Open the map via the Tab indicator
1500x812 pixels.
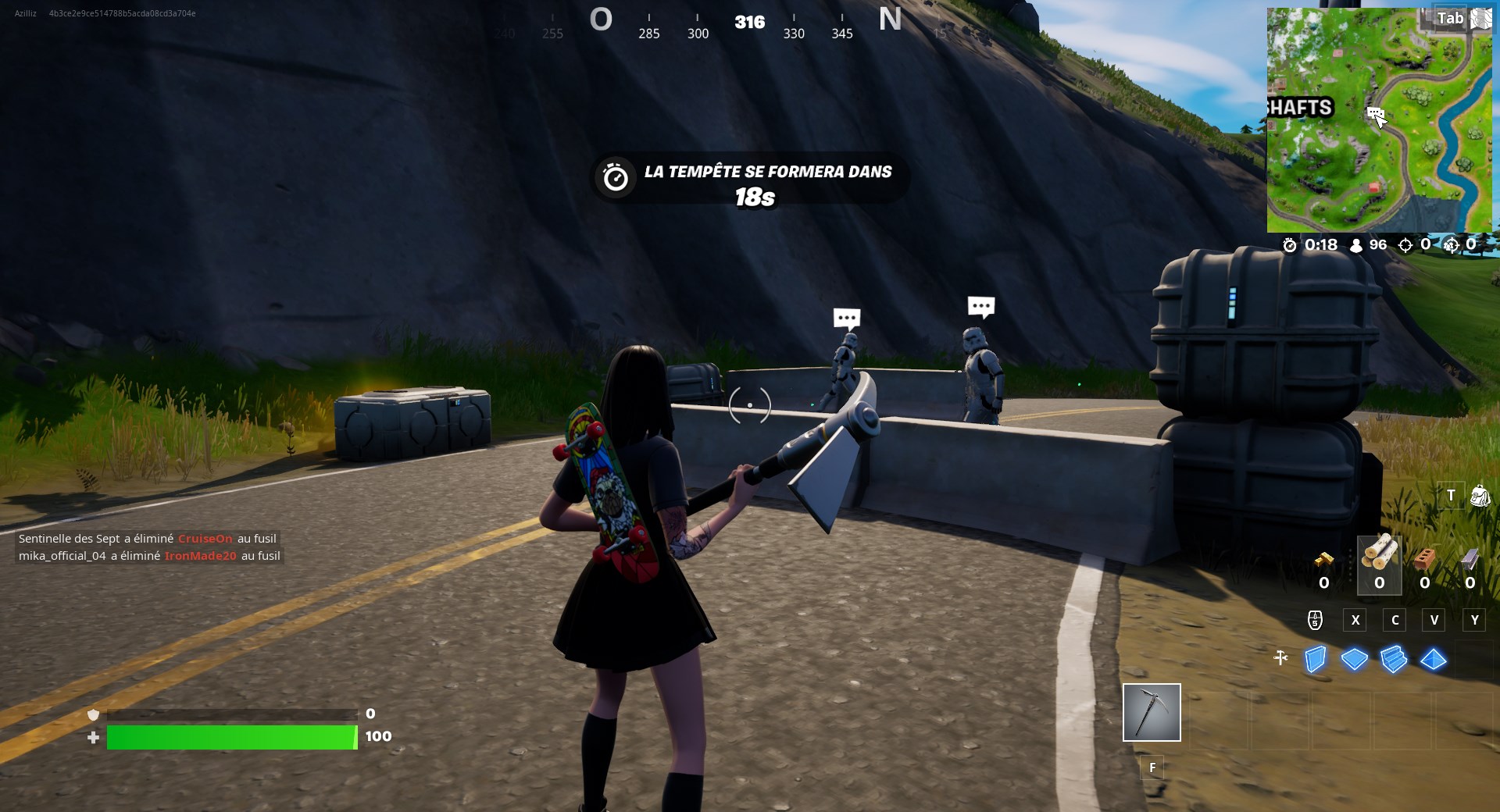[x=1453, y=18]
